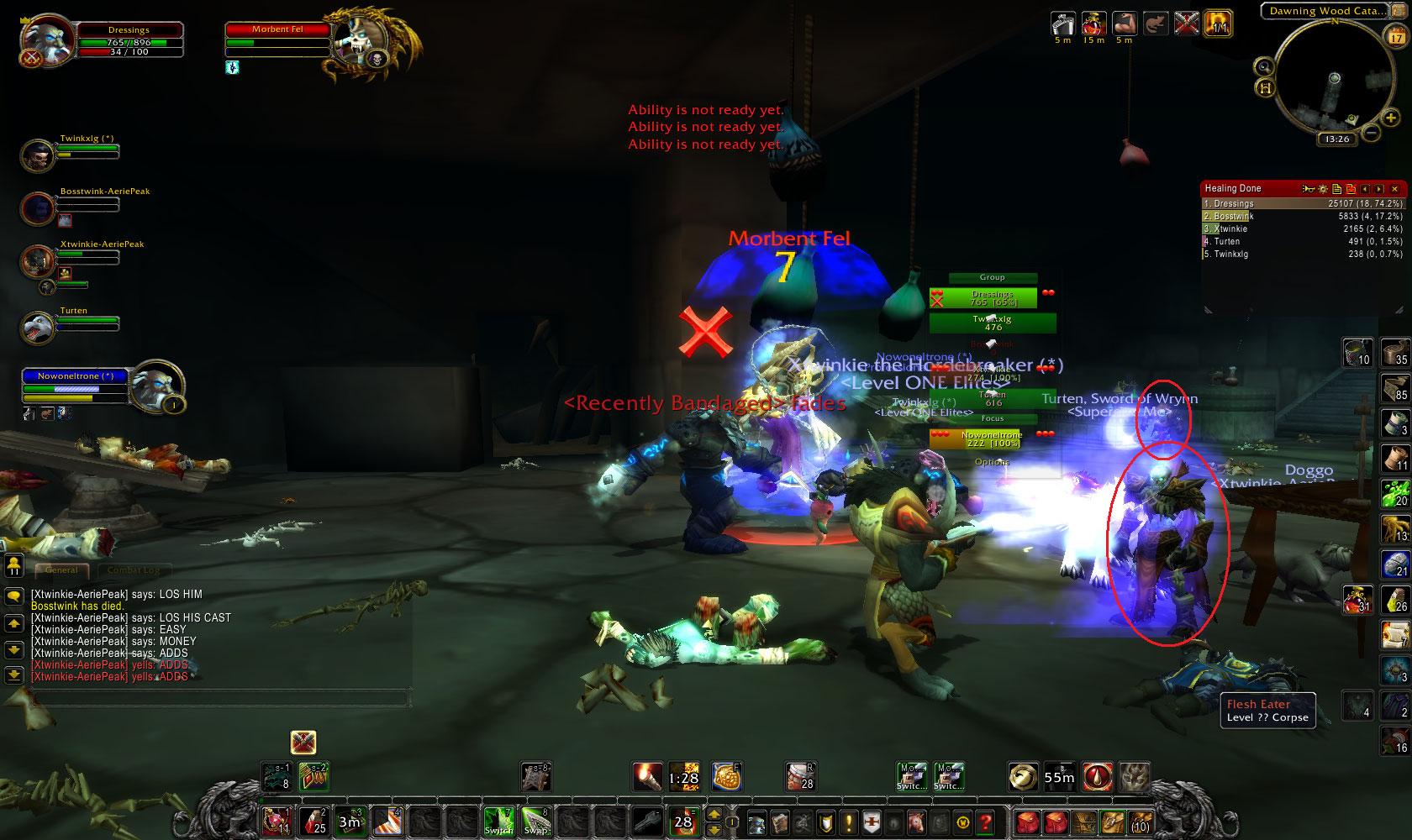Image resolution: width=1412 pixels, height=840 pixels.
Task: Open the Healing Done meter gear settings
Action: (x=1322, y=189)
